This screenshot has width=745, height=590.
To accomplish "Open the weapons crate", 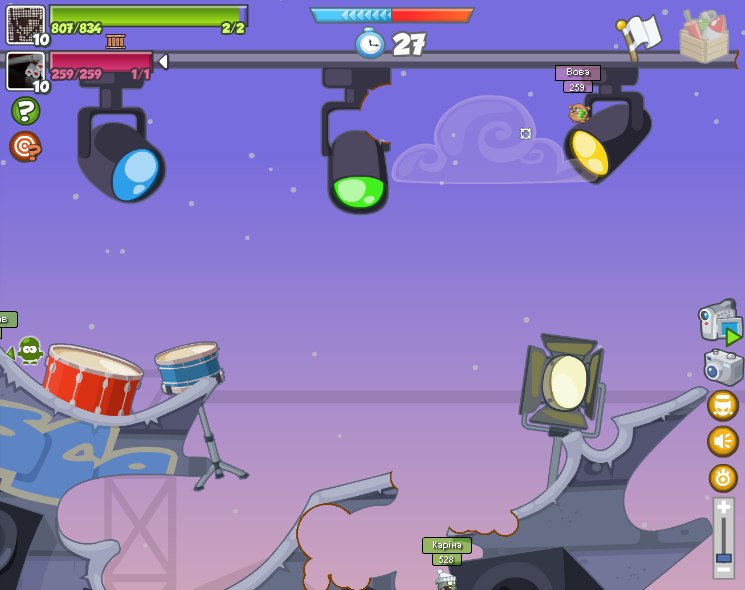I will click(704, 36).
